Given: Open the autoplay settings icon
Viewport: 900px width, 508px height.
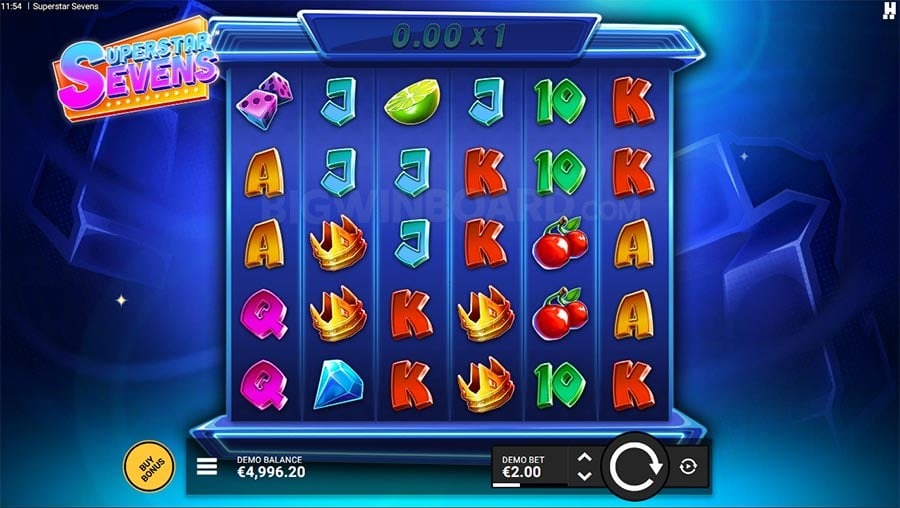Looking at the screenshot, I should 689,466.
